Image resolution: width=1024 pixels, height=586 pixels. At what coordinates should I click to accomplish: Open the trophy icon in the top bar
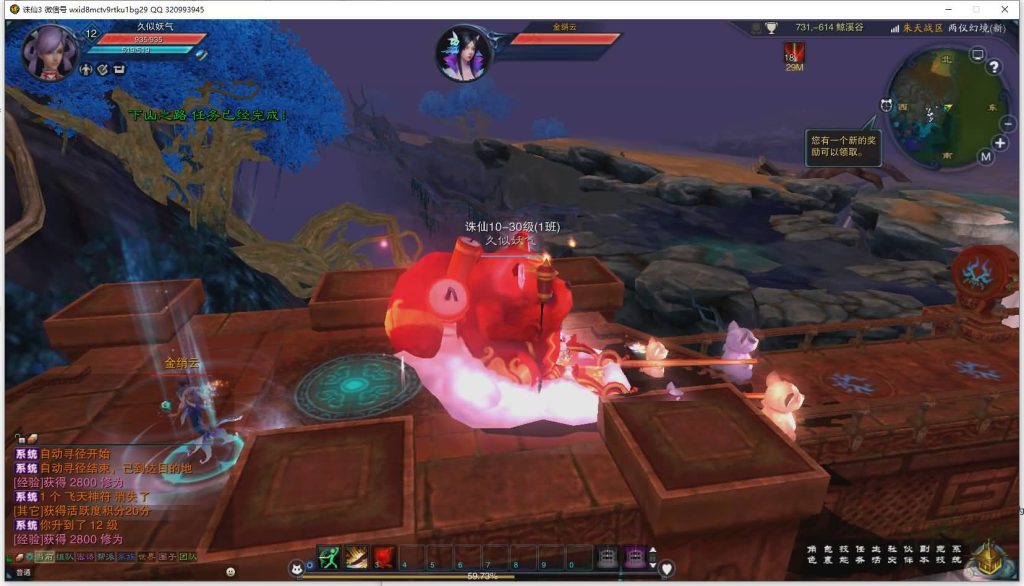click(x=771, y=28)
